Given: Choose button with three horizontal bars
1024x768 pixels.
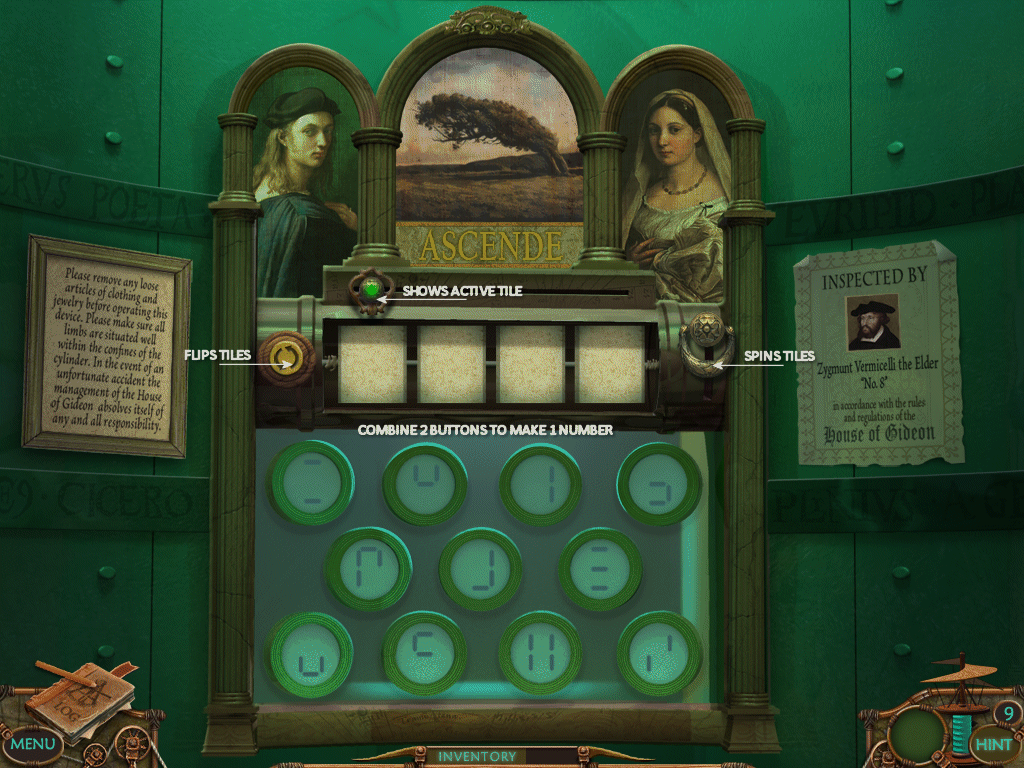Looking at the screenshot, I should tap(600, 569).
